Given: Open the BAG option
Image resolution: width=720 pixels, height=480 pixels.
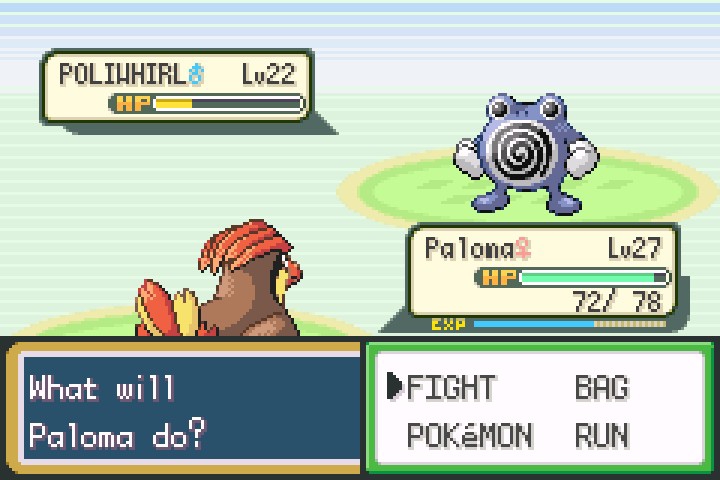Looking at the screenshot, I should [x=601, y=387].
